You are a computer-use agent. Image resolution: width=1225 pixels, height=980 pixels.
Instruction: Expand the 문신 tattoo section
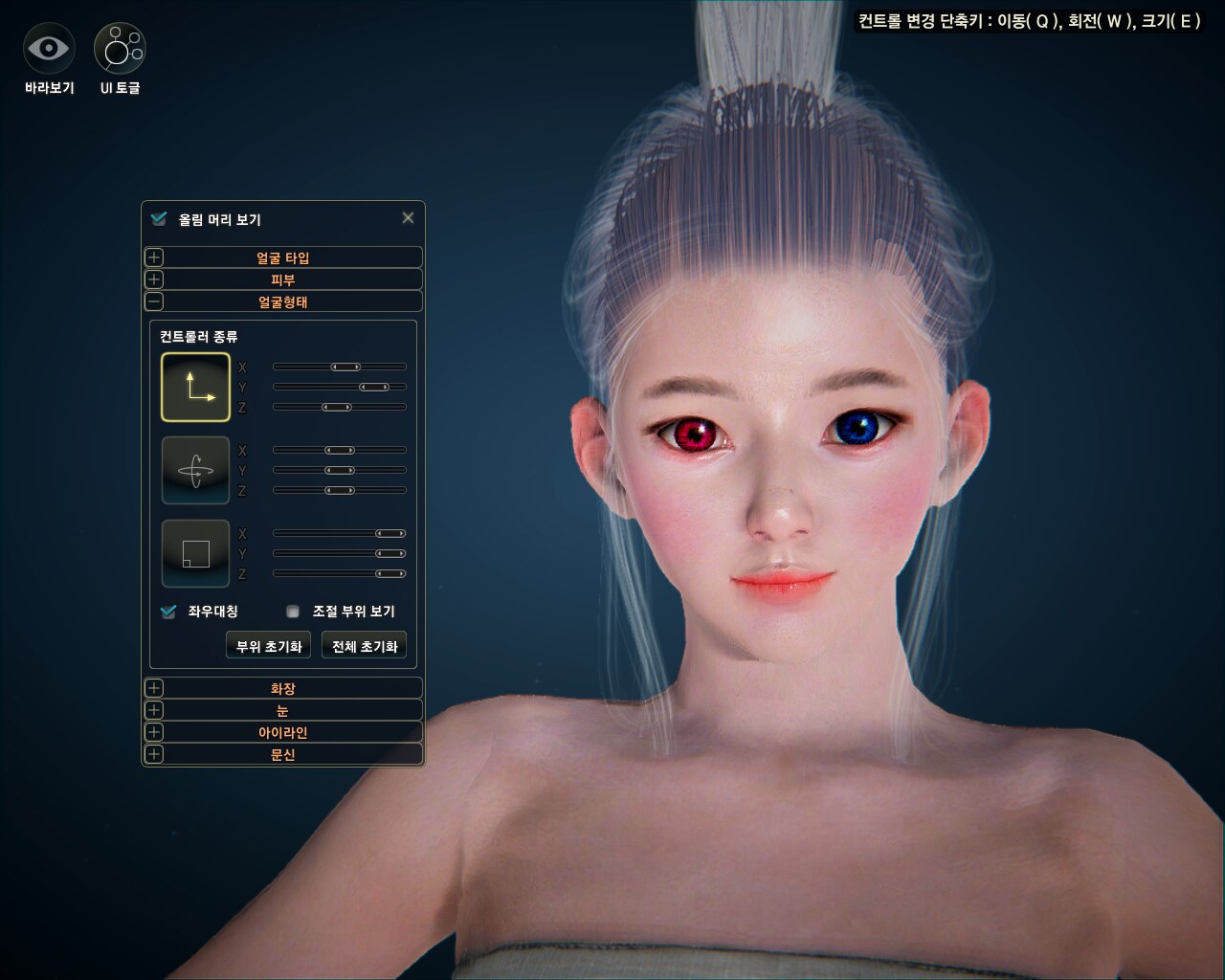pos(154,754)
